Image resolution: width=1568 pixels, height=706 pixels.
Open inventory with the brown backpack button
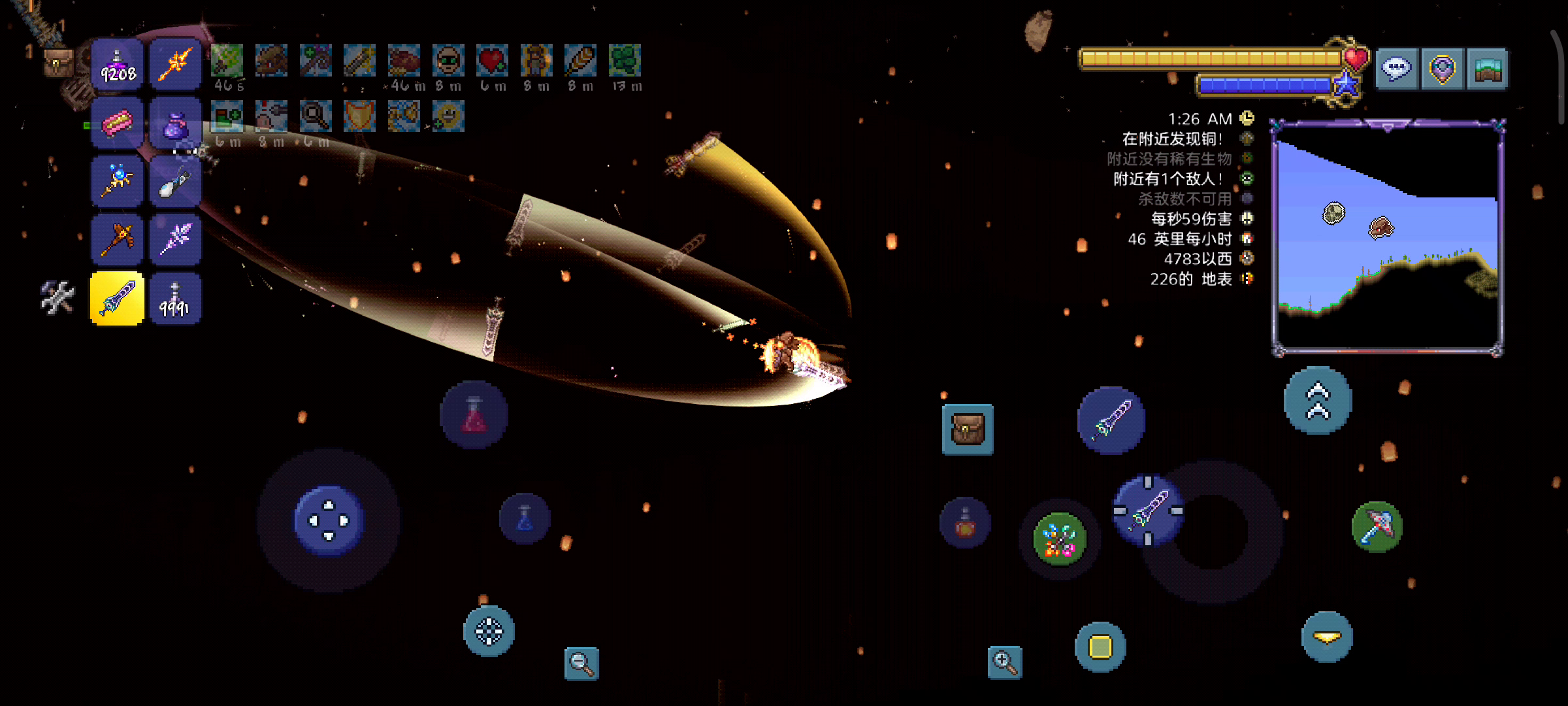coord(968,429)
